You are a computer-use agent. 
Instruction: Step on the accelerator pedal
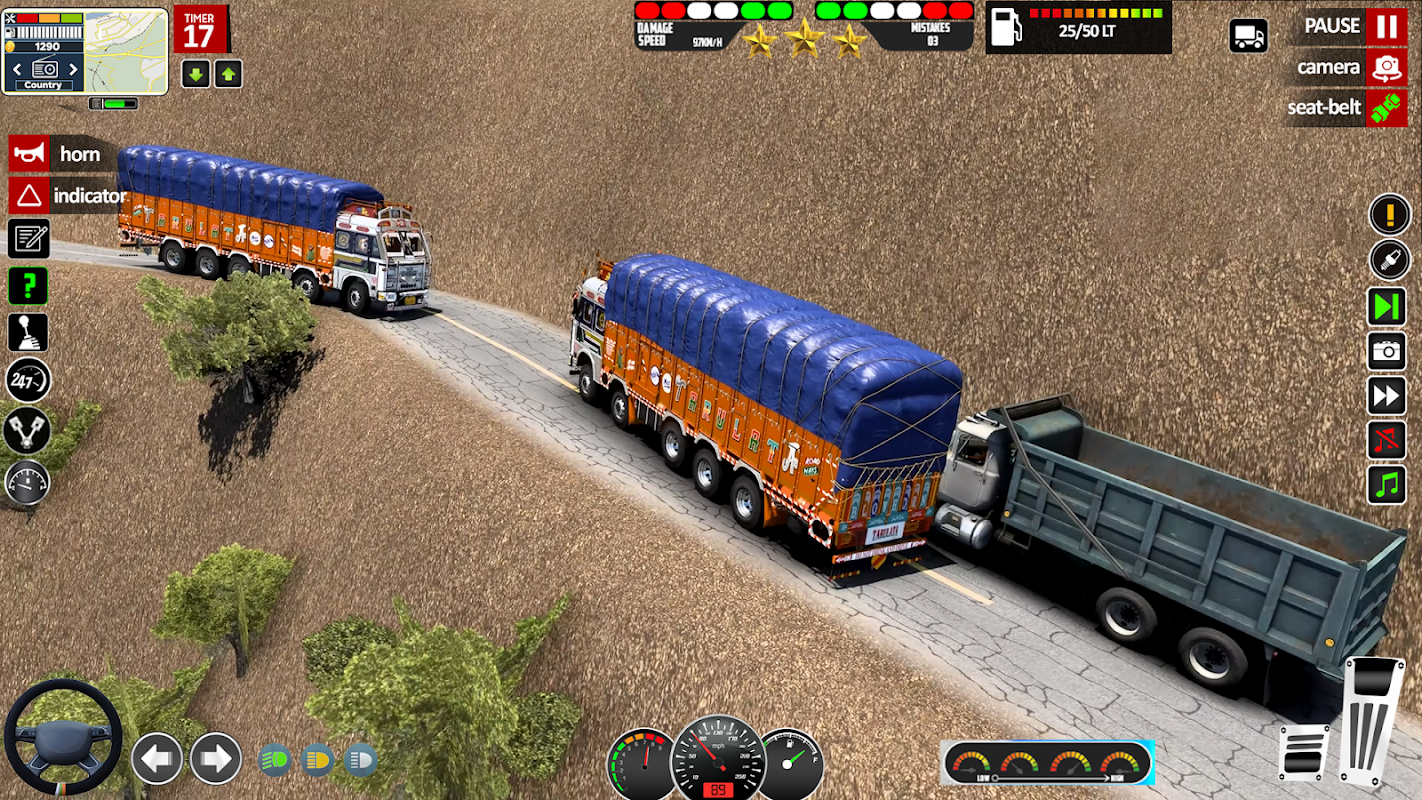[x=1371, y=718]
